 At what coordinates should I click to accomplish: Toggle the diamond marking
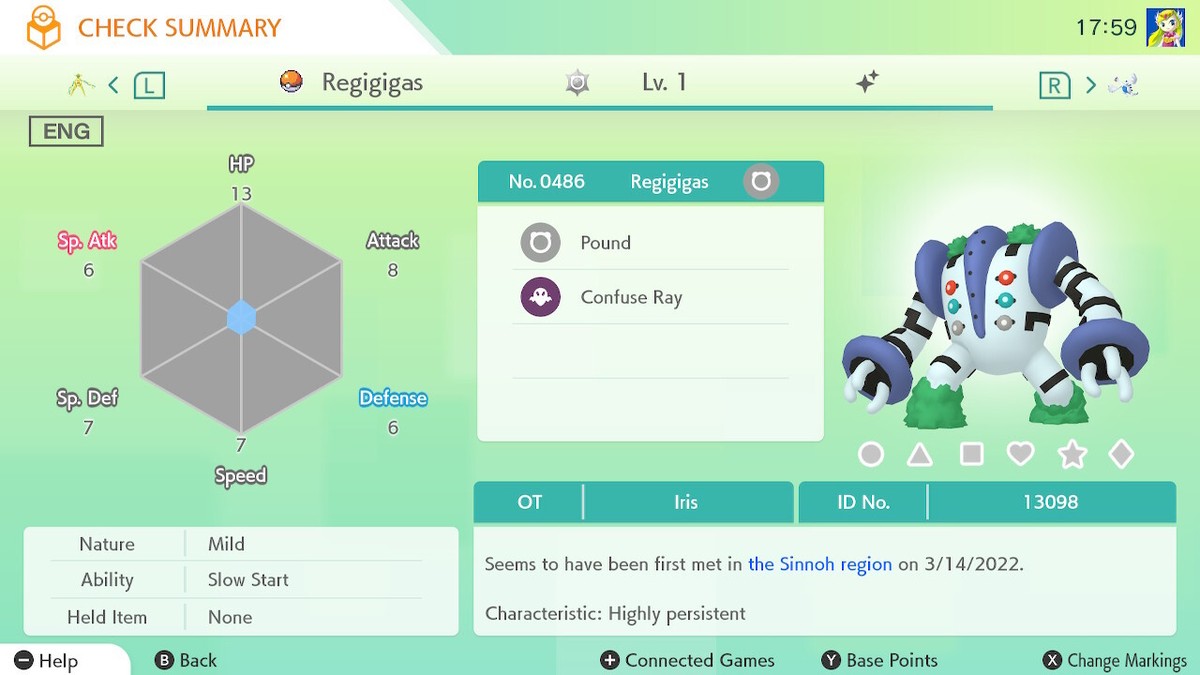click(x=1121, y=455)
